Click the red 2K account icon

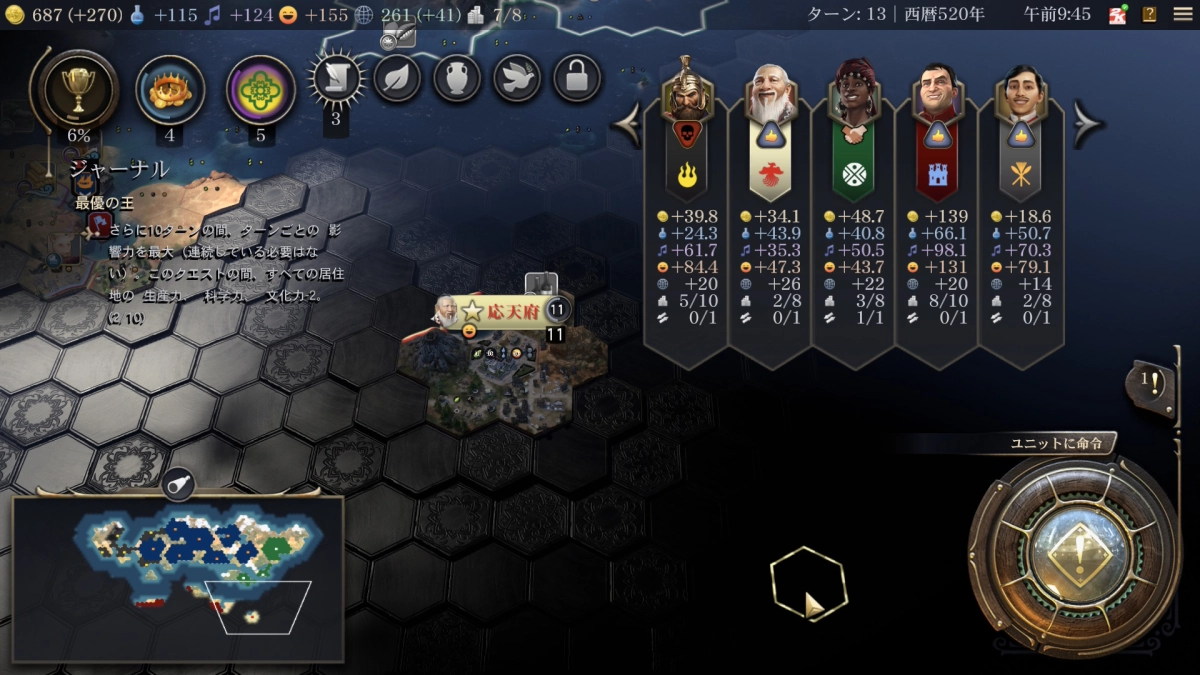[x=1118, y=14]
